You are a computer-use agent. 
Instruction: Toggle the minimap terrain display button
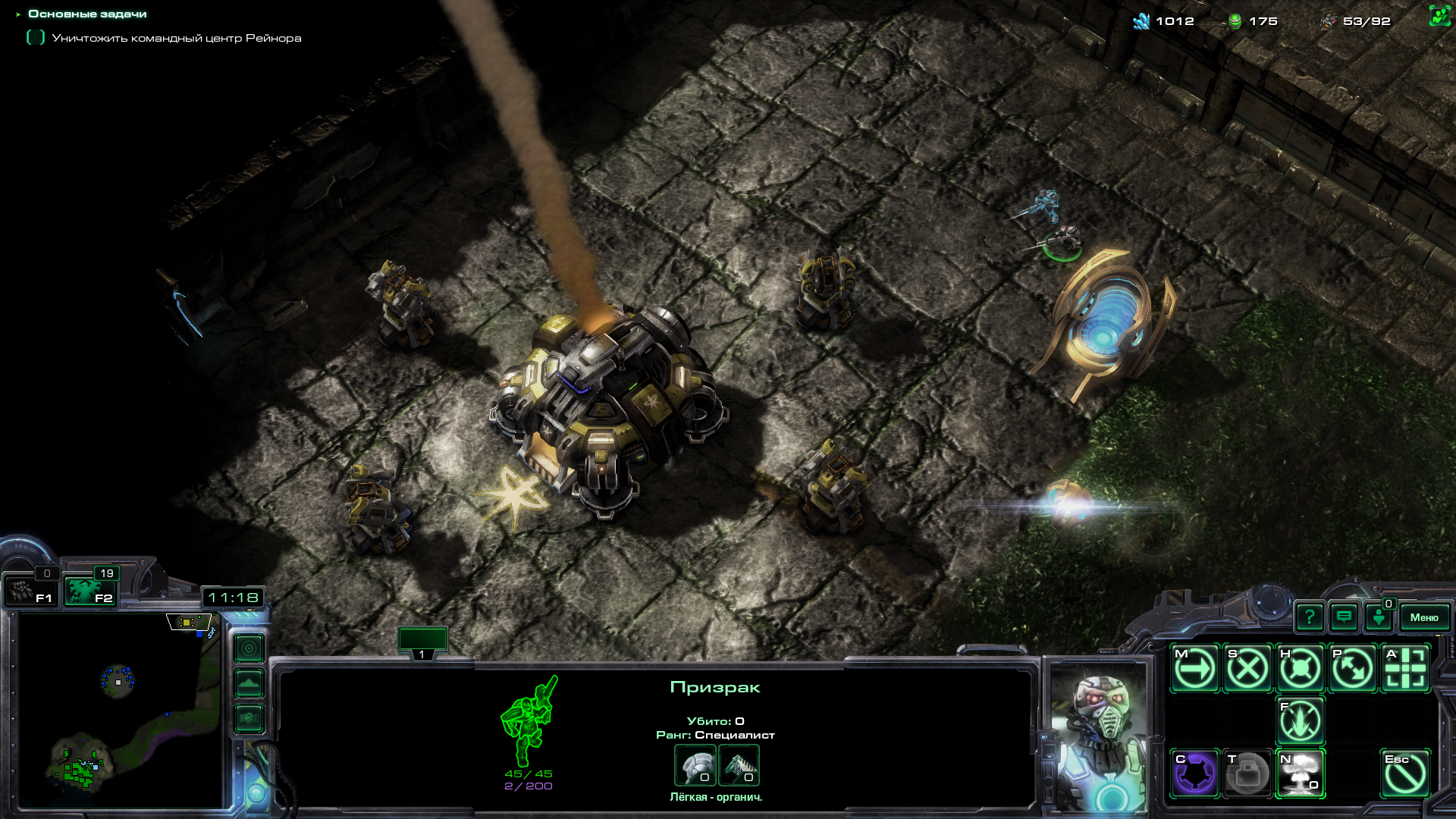coord(249,683)
